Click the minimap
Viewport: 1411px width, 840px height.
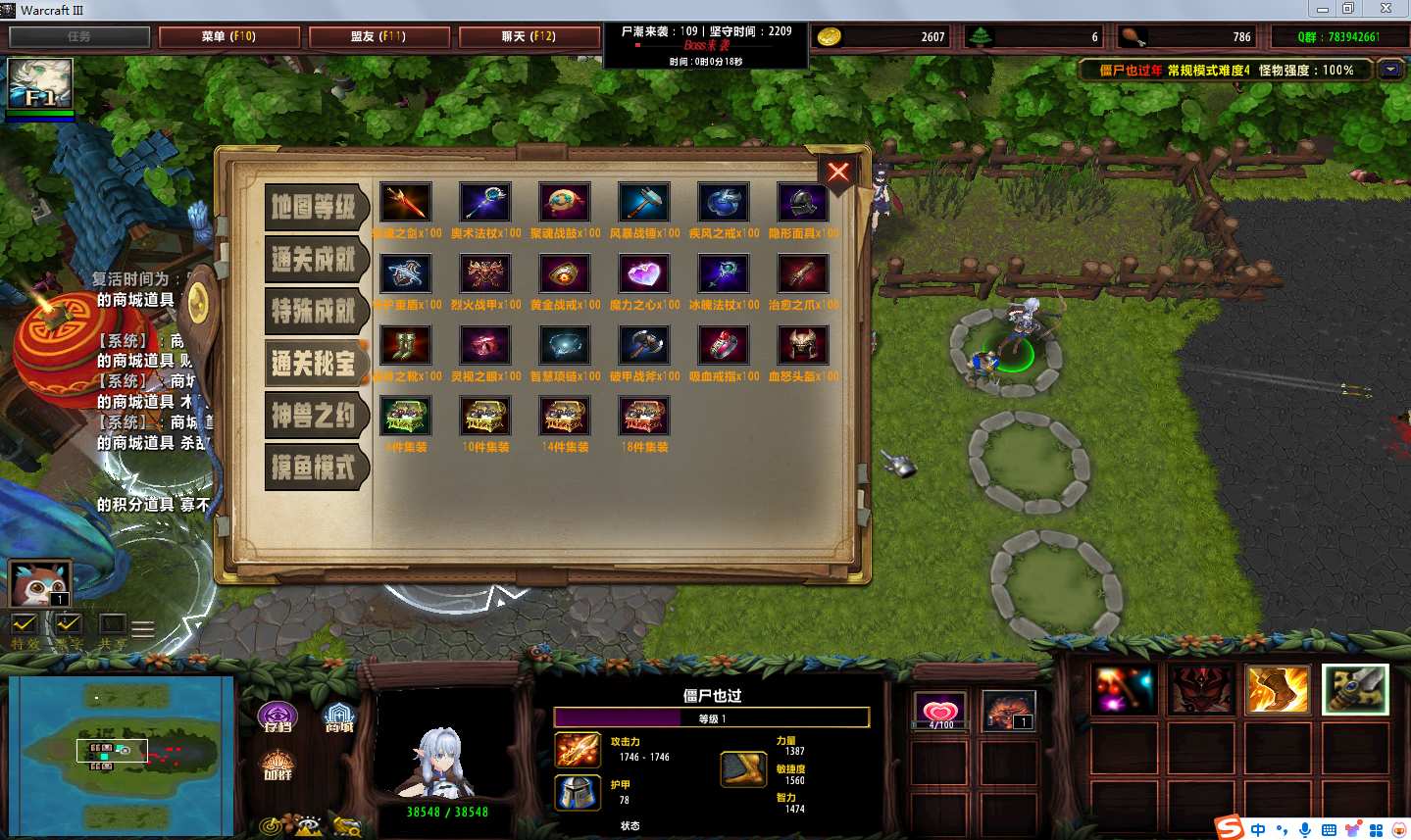pyautogui.click(x=121, y=754)
